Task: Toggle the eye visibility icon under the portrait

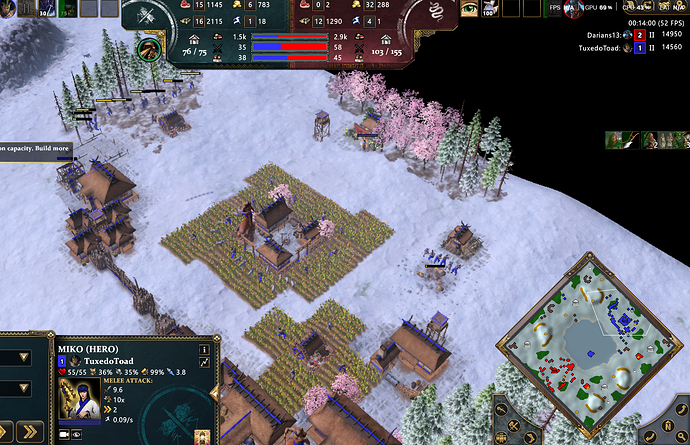Action: point(78,435)
